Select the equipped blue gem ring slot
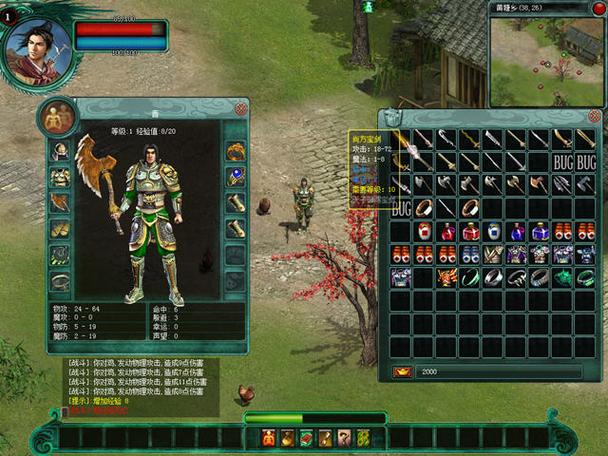 [x=236, y=177]
